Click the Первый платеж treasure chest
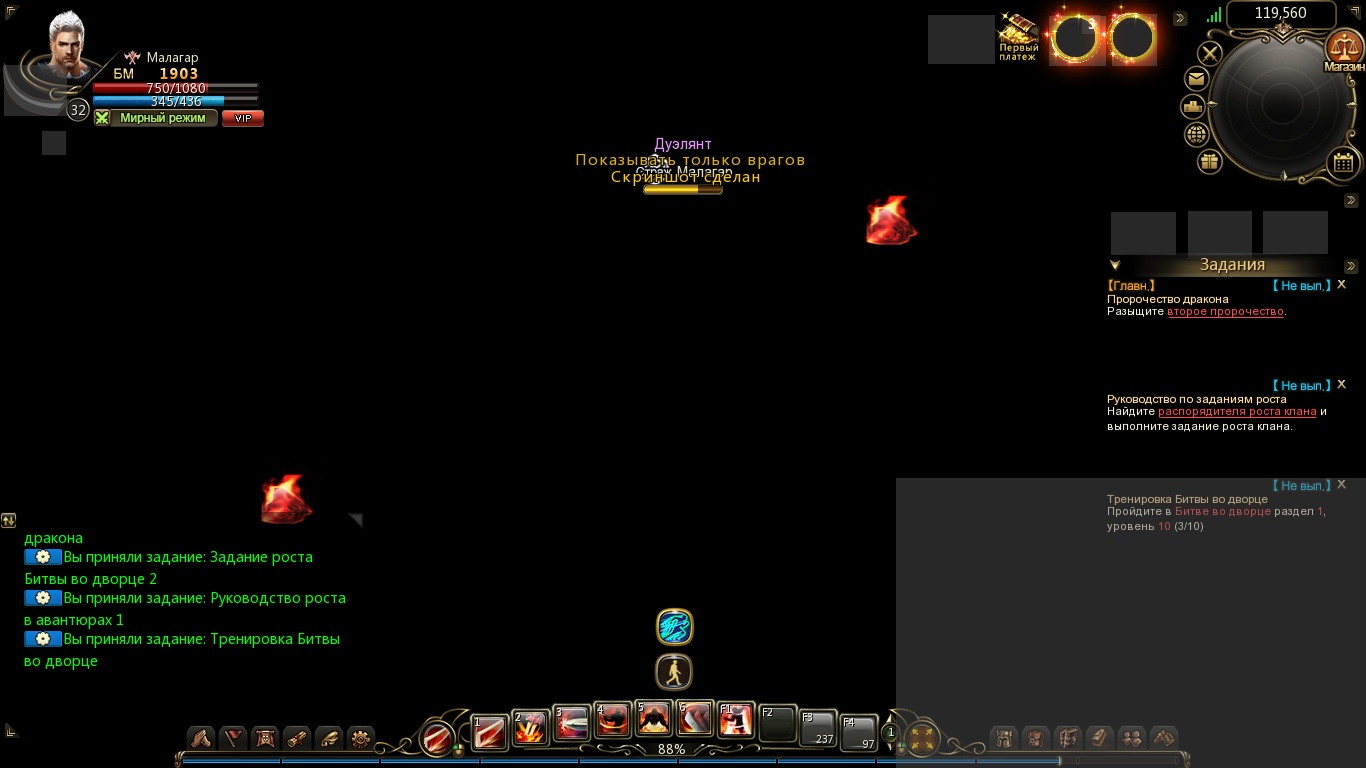The image size is (1366, 768). [1018, 37]
